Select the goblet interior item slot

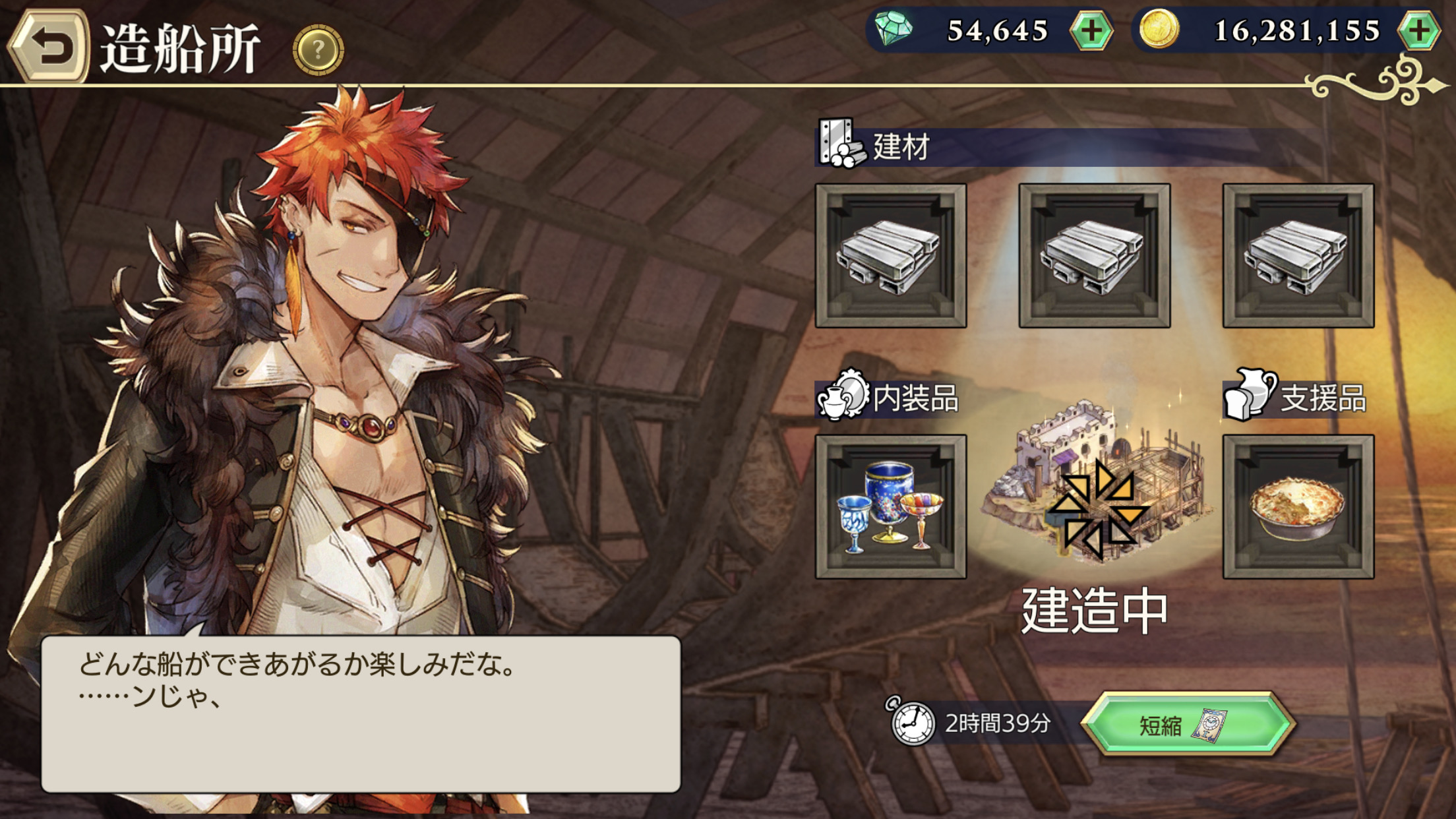click(891, 506)
